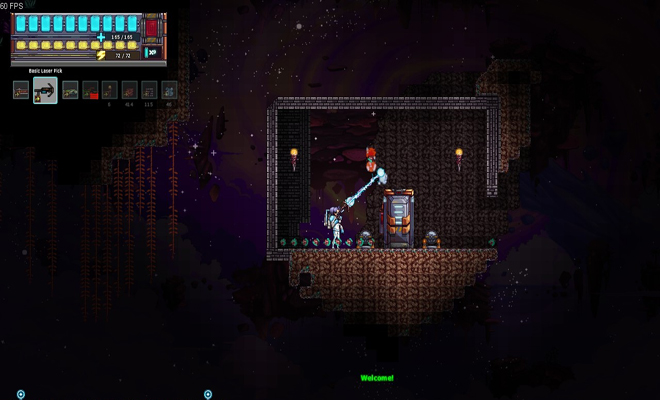Choose the blue item in last hotbar slot

pyautogui.click(x=169, y=90)
